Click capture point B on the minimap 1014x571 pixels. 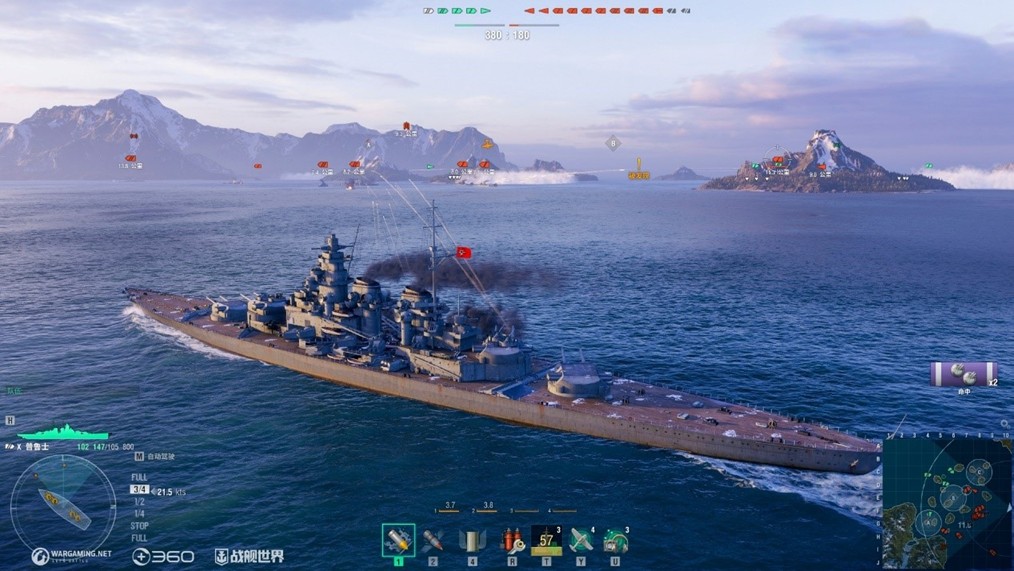coord(952,496)
